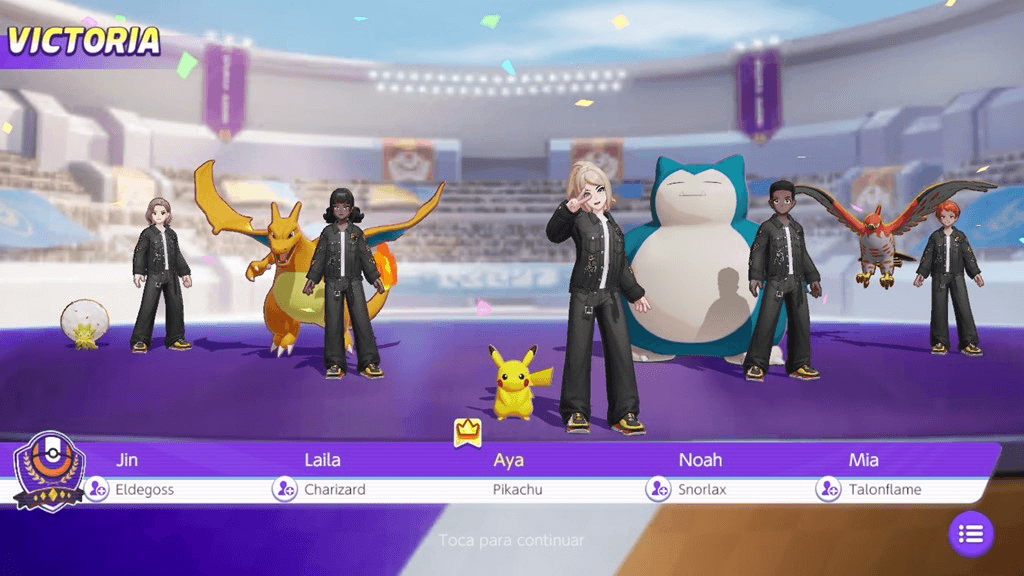The width and height of the screenshot is (1024, 576).
Task: Tap the 'Toca para continuar' prompt
Action: [x=511, y=540]
